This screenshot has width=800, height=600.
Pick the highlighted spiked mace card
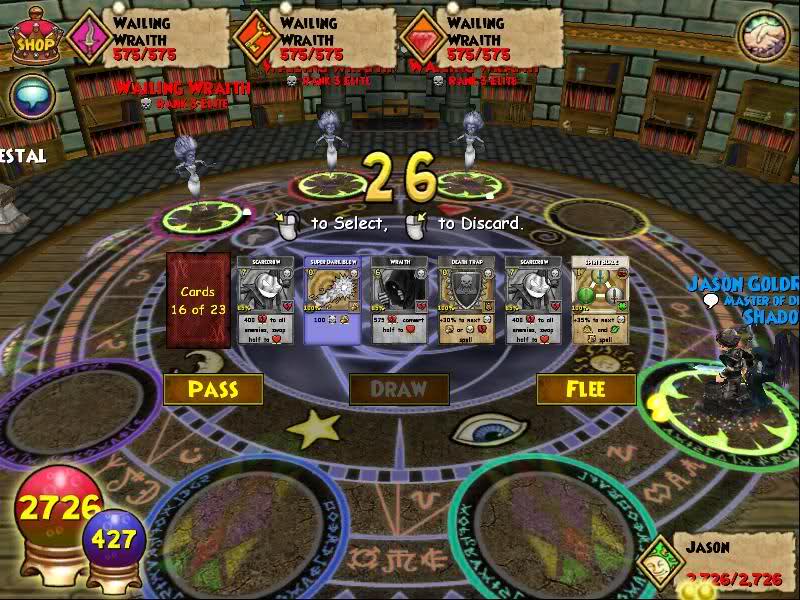(331, 301)
